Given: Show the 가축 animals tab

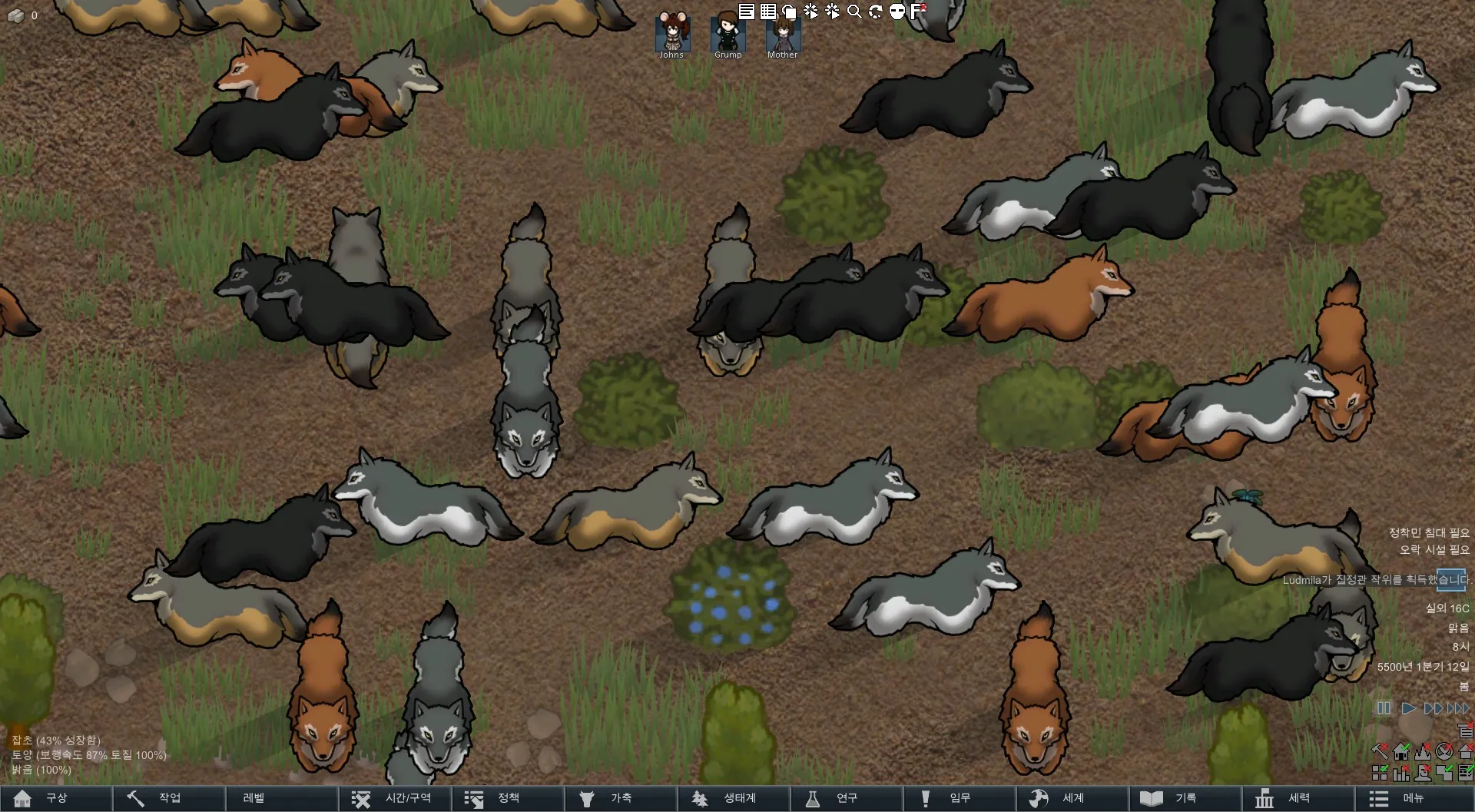Looking at the screenshot, I should (x=621, y=798).
